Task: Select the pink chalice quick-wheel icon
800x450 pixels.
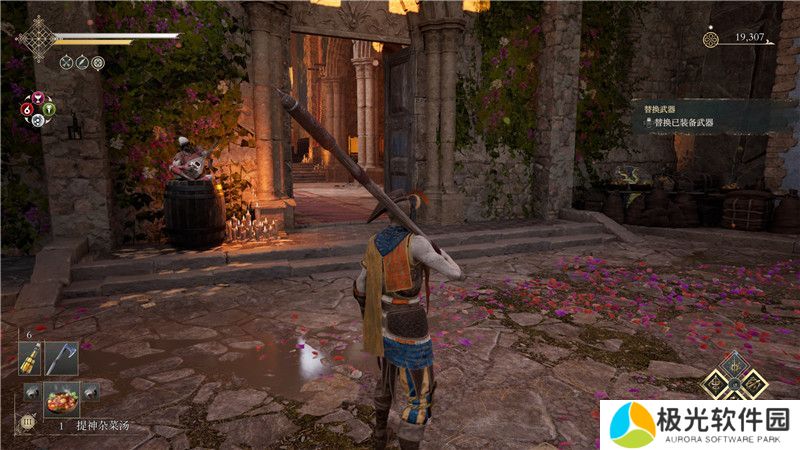Action: coord(38,98)
